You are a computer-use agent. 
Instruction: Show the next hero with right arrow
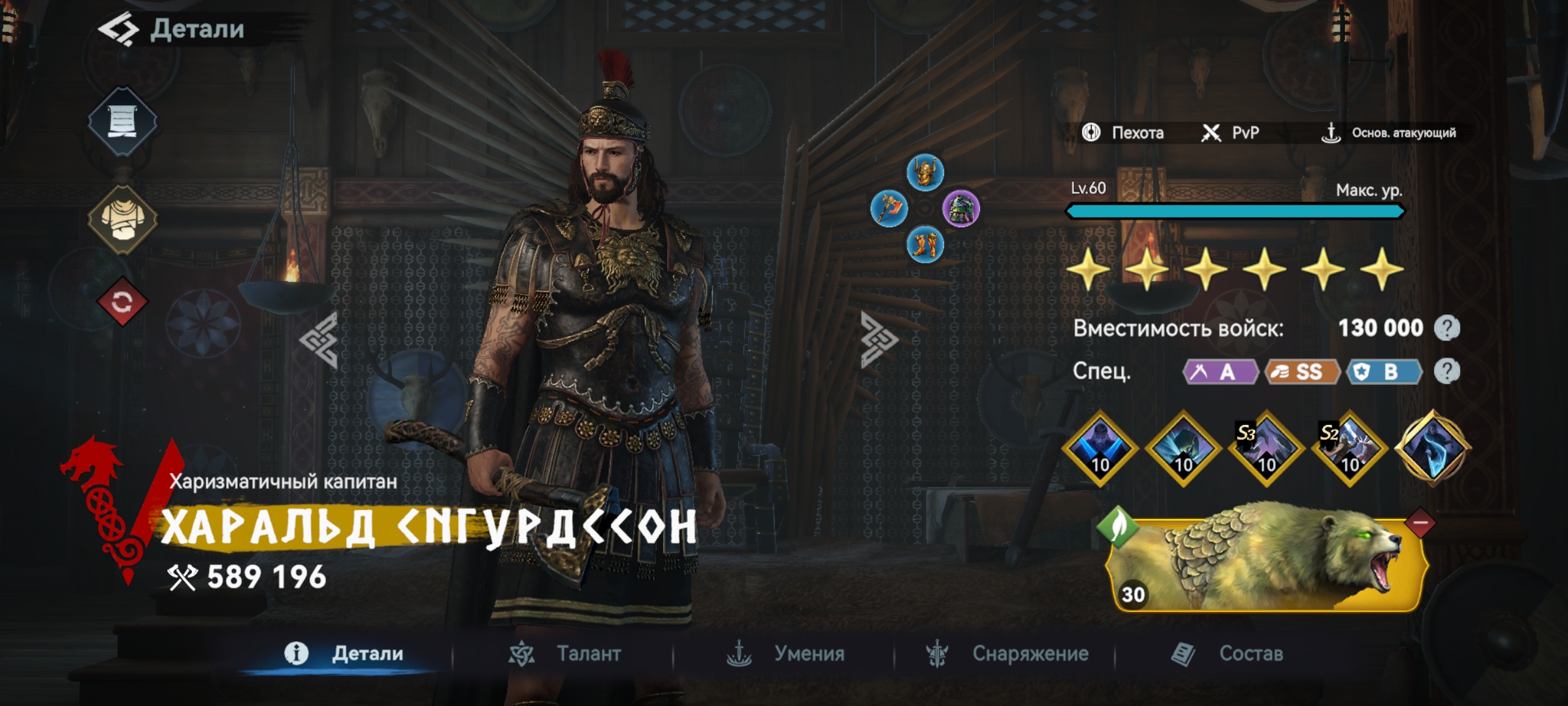(879, 340)
